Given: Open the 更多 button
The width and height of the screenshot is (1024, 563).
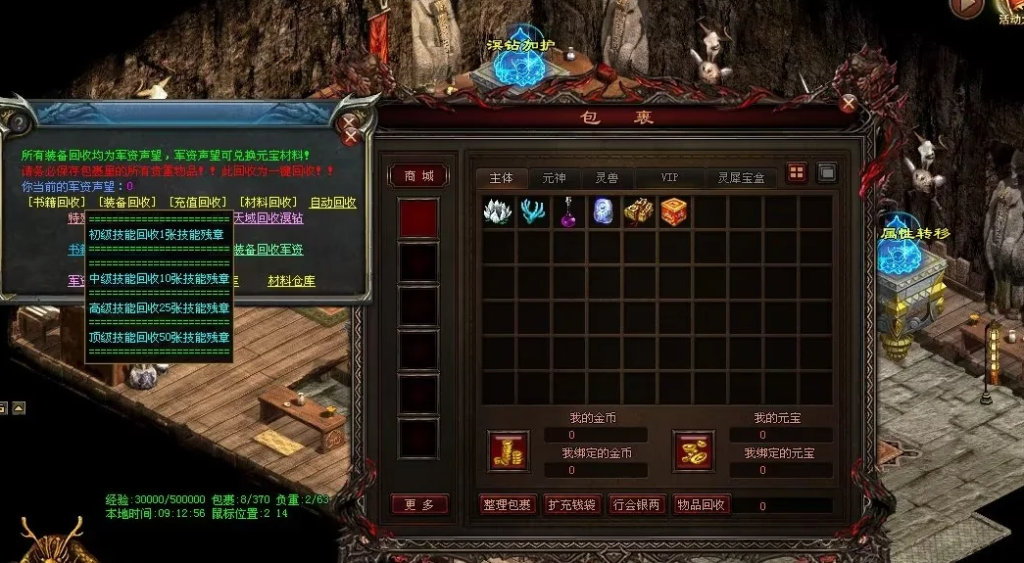Looking at the screenshot, I should click(x=419, y=505).
